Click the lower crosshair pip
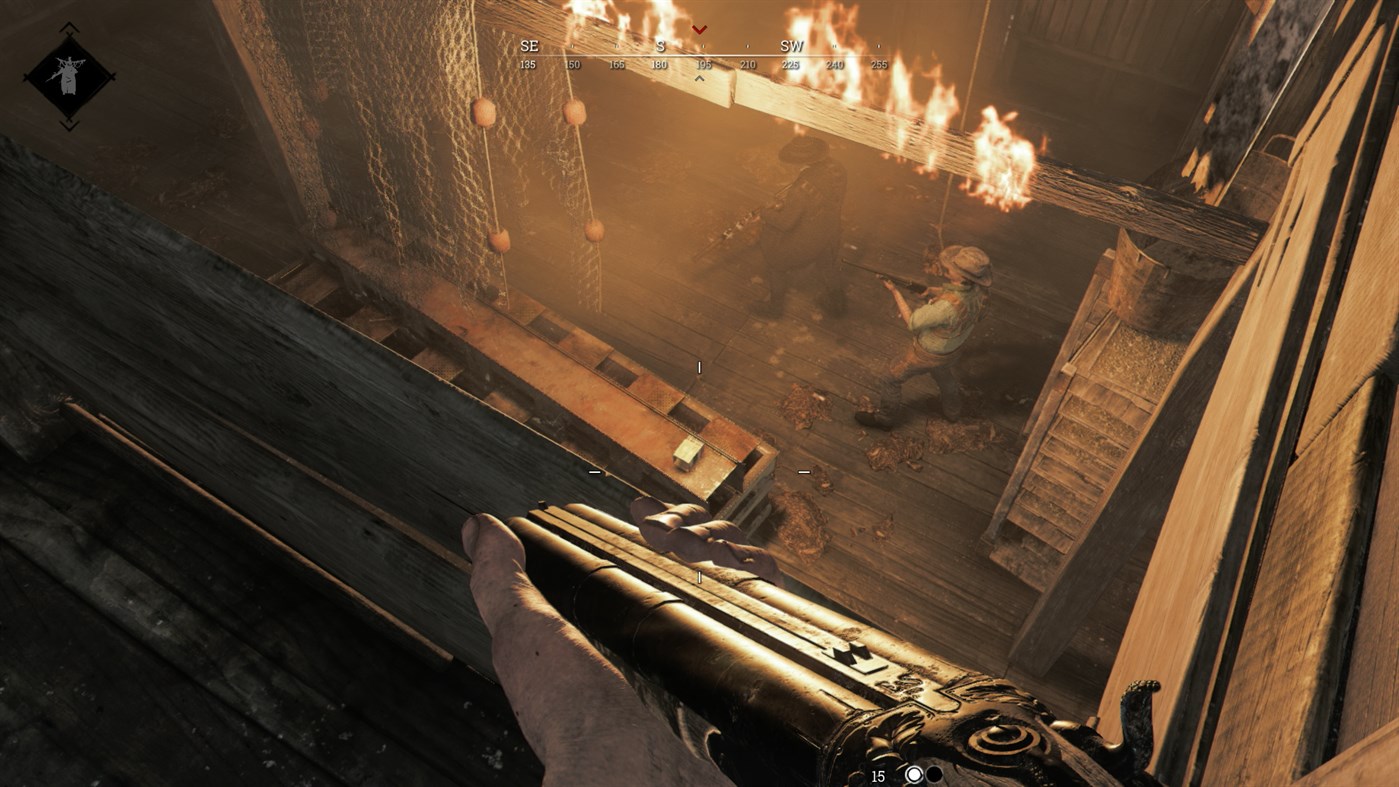The width and height of the screenshot is (1399, 787). (x=698, y=576)
